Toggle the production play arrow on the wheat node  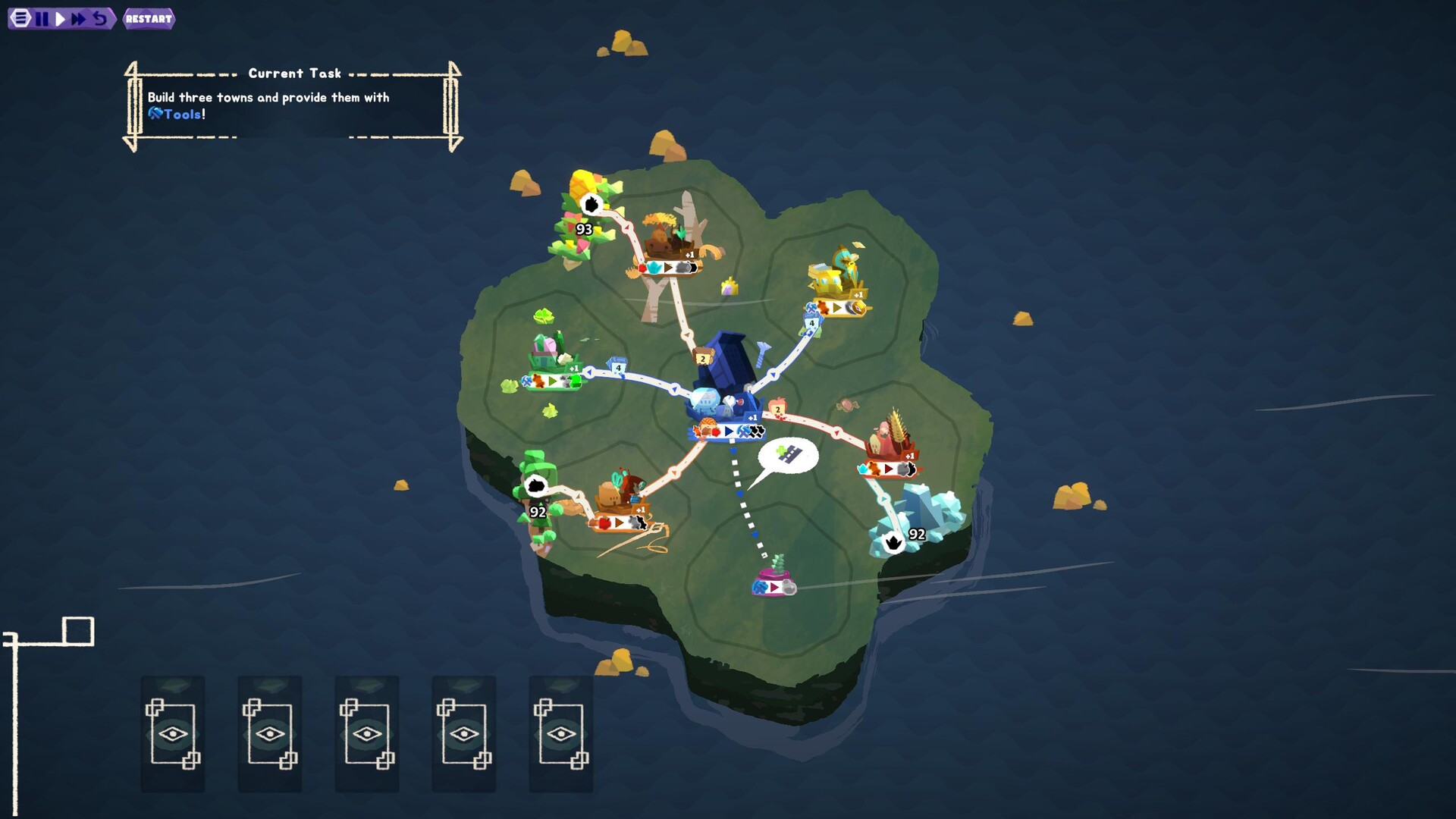point(888,469)
